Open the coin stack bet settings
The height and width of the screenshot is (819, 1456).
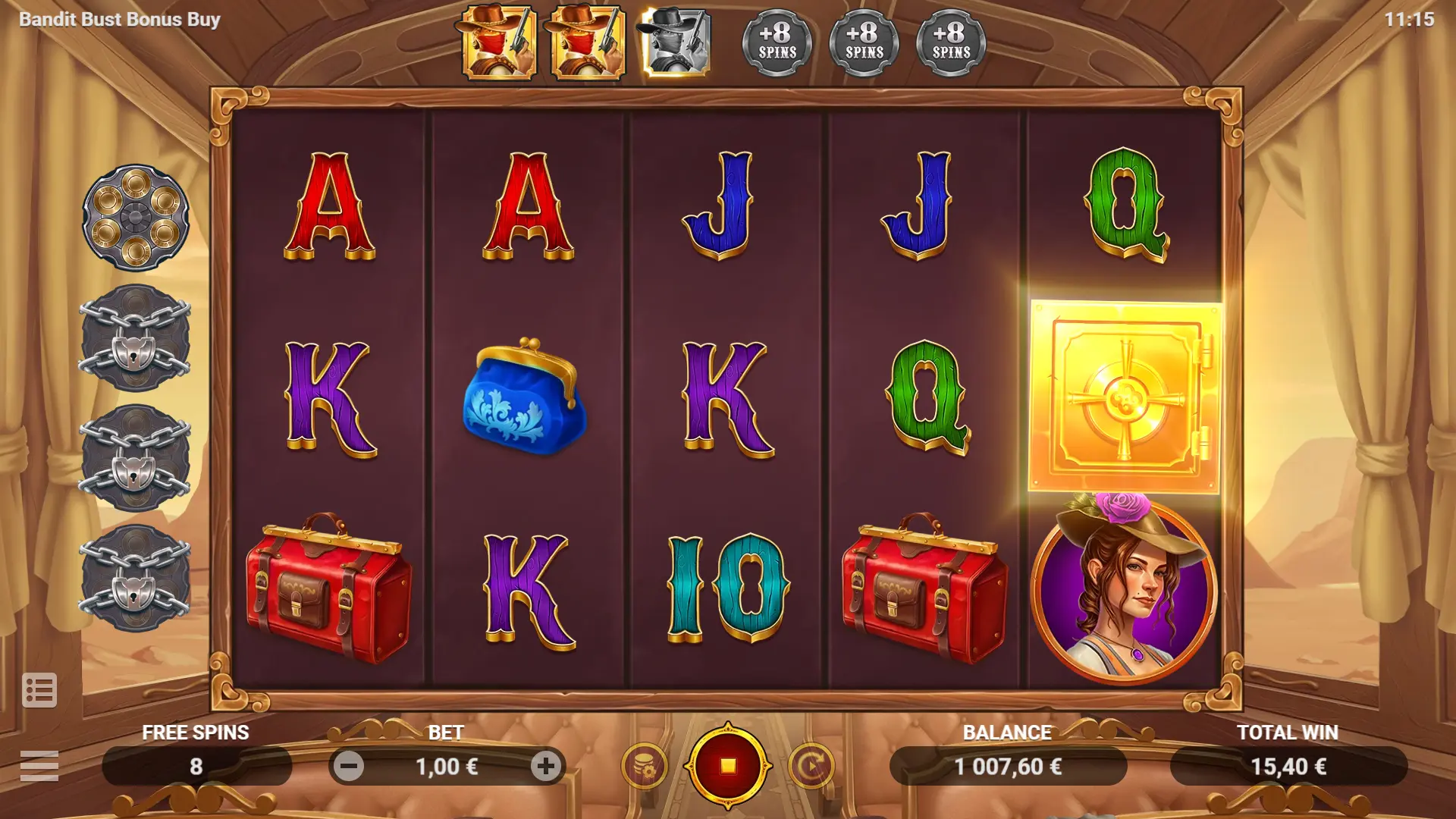pyautogui.click(x=644, y=766)
